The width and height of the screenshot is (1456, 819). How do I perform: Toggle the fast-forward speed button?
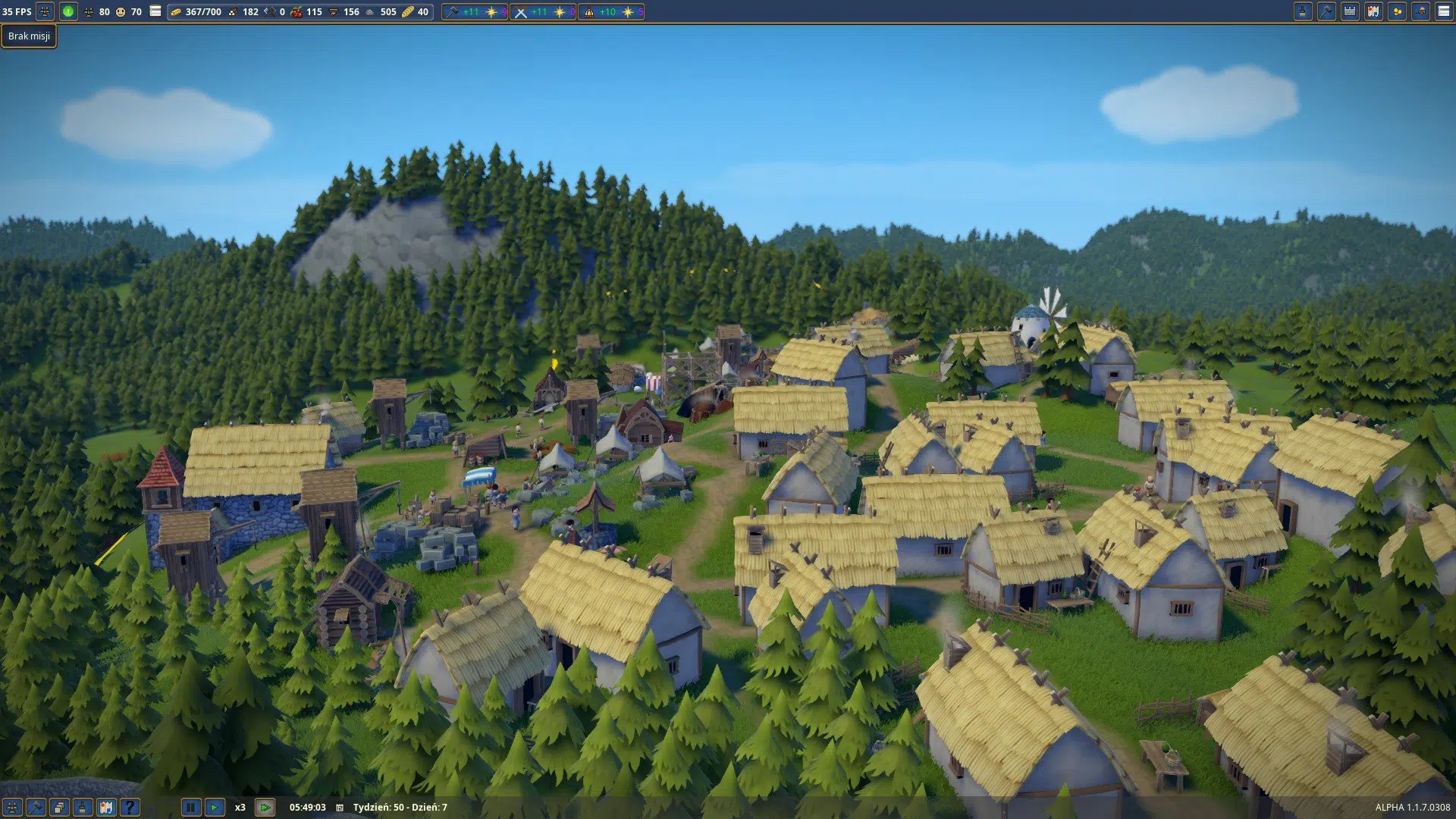pos(265,808)
